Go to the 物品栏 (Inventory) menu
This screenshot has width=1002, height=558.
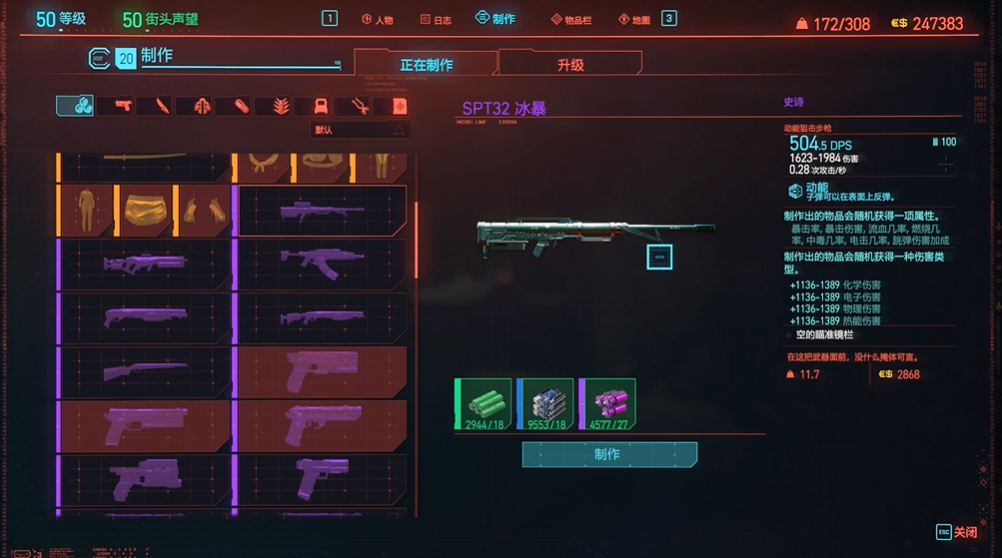point(570,19)
